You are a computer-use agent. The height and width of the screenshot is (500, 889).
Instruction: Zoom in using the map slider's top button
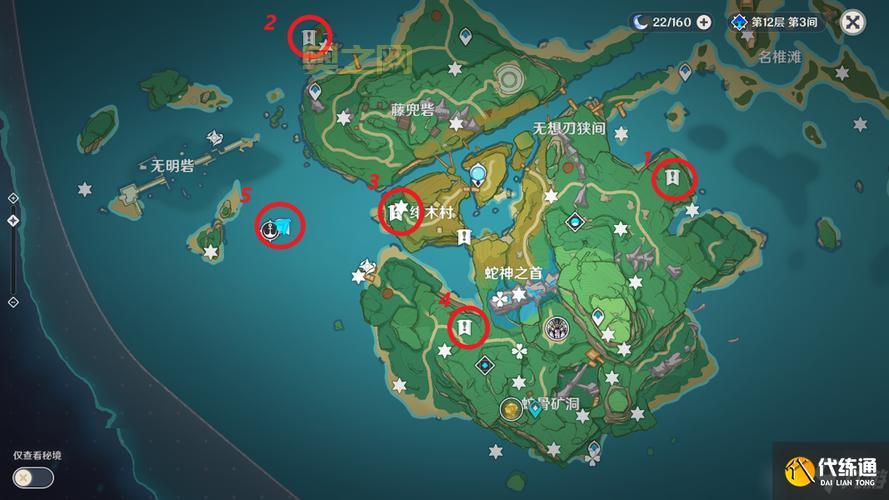click(13, 198)
